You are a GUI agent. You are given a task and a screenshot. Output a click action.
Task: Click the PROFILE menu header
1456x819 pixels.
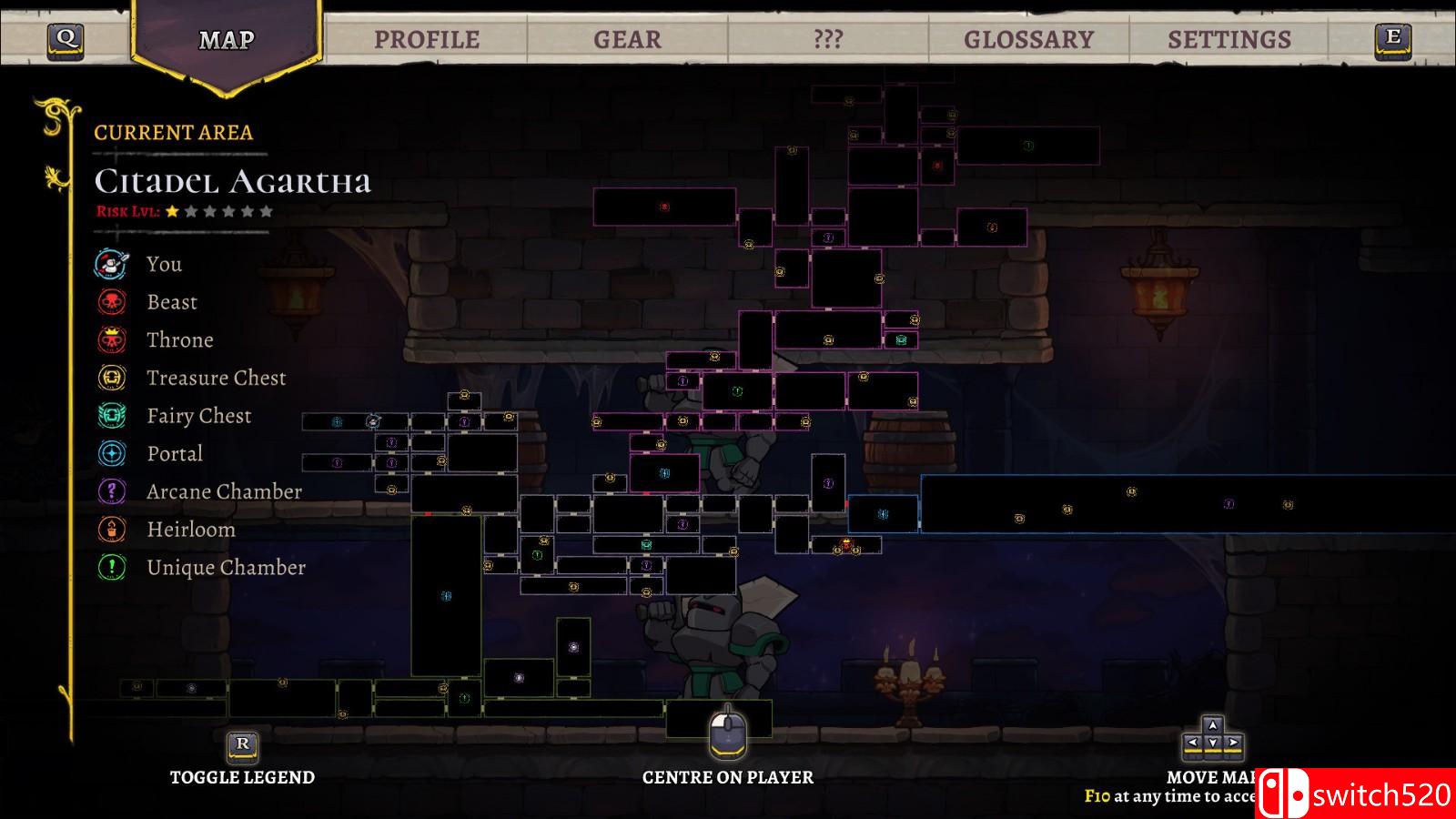click(x=429, y=39)
